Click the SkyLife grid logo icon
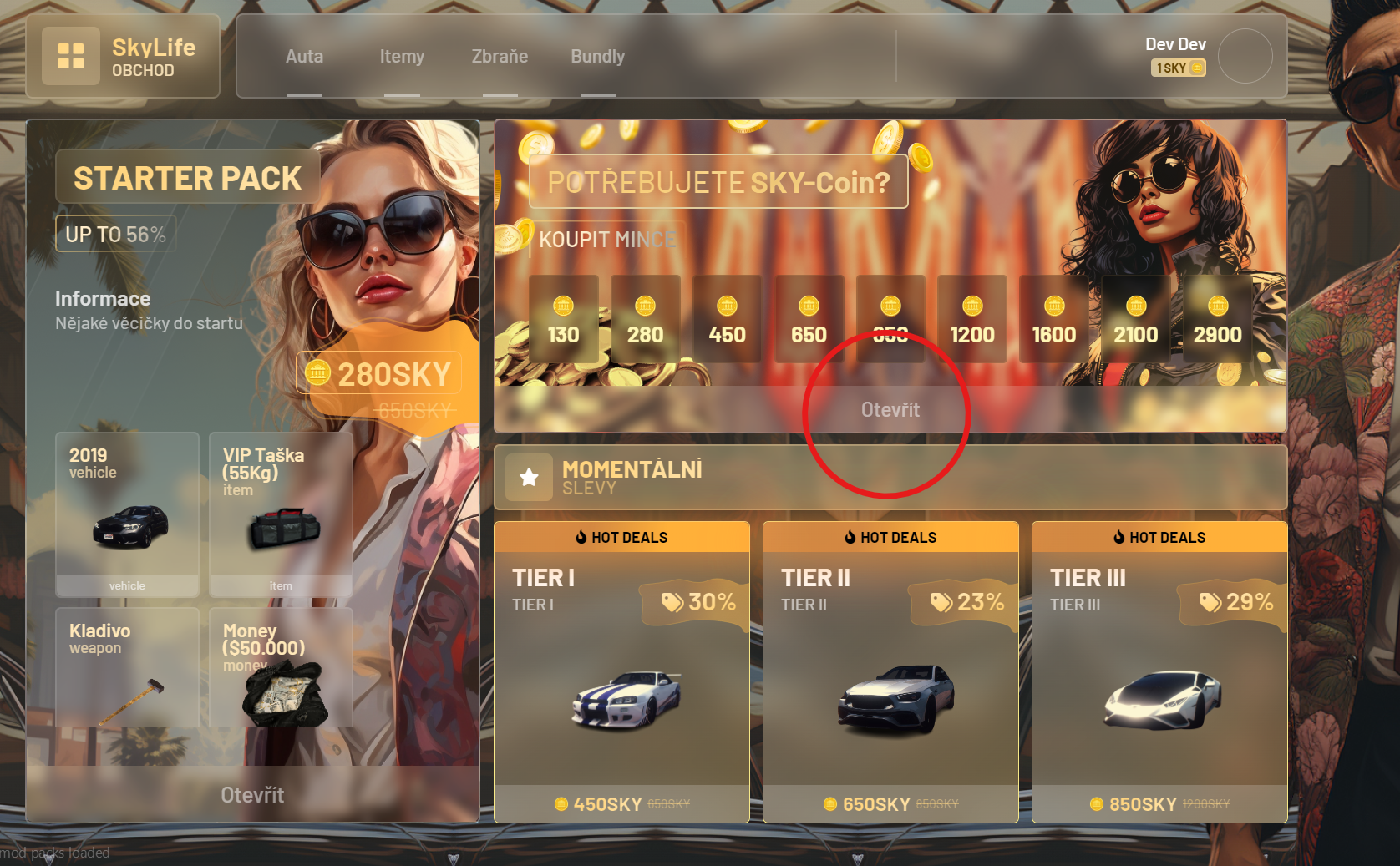Viewport: 1400px width, 866px height. [x=71, y=56]
